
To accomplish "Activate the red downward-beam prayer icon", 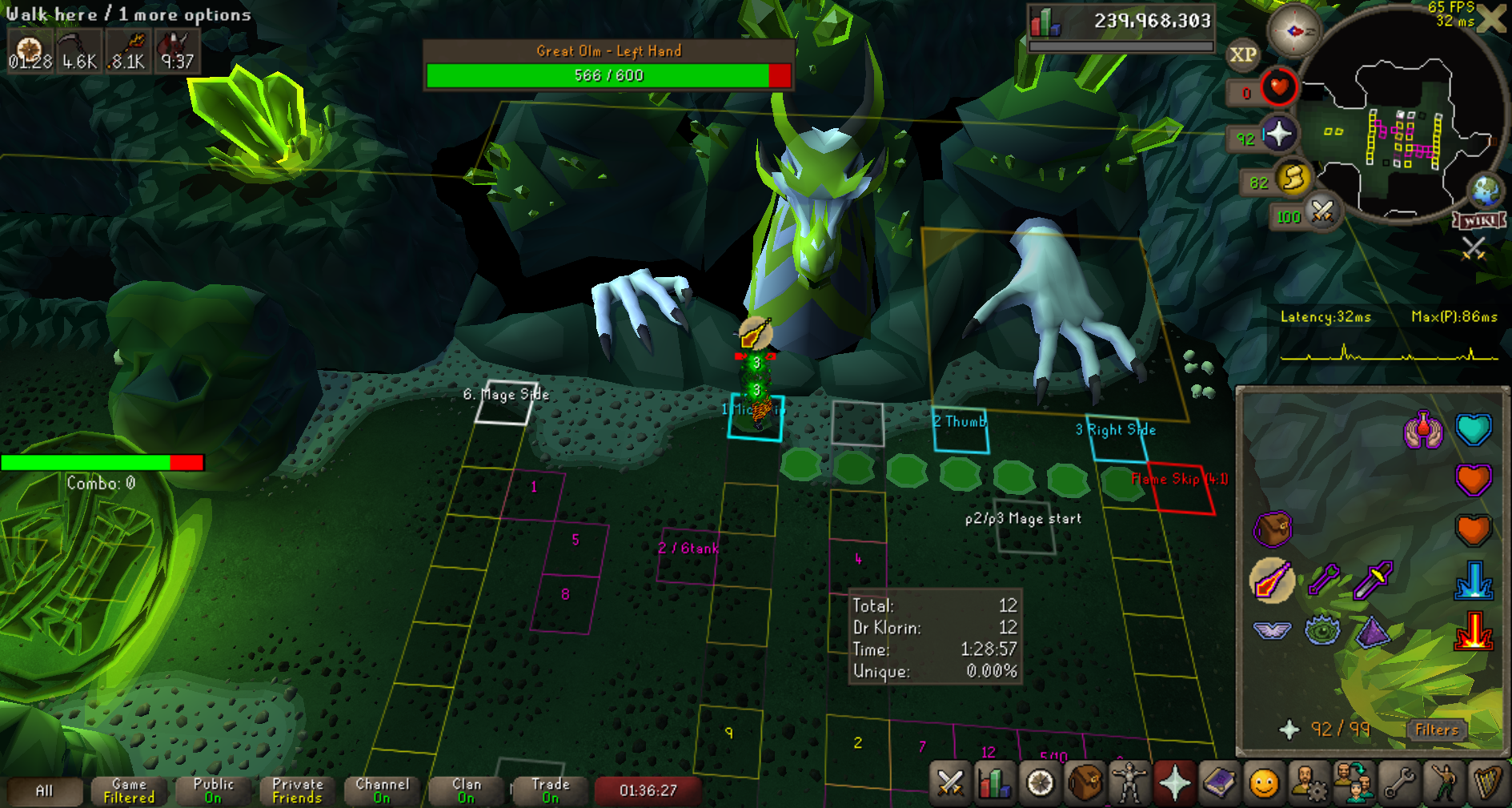I will pos(1473,632).
